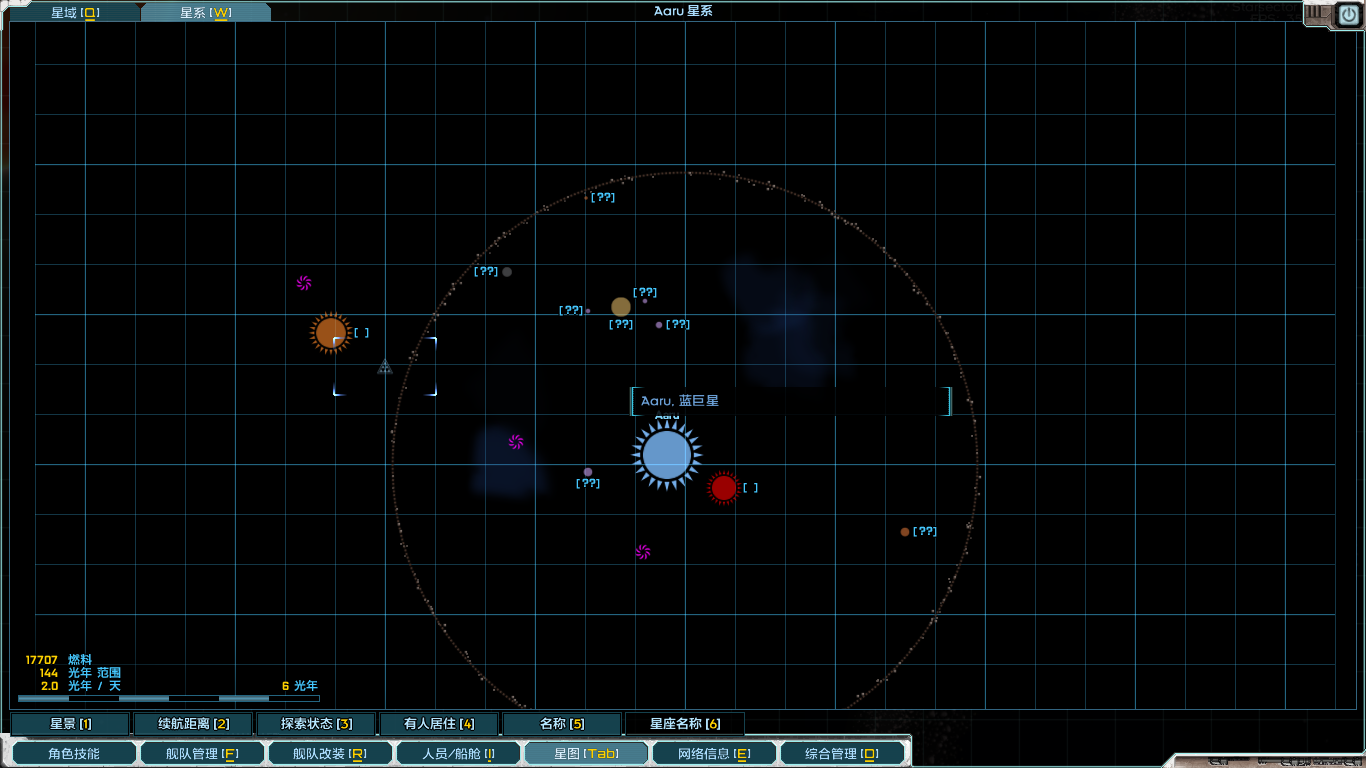Toggle the 名称 [5] display option

562,723
